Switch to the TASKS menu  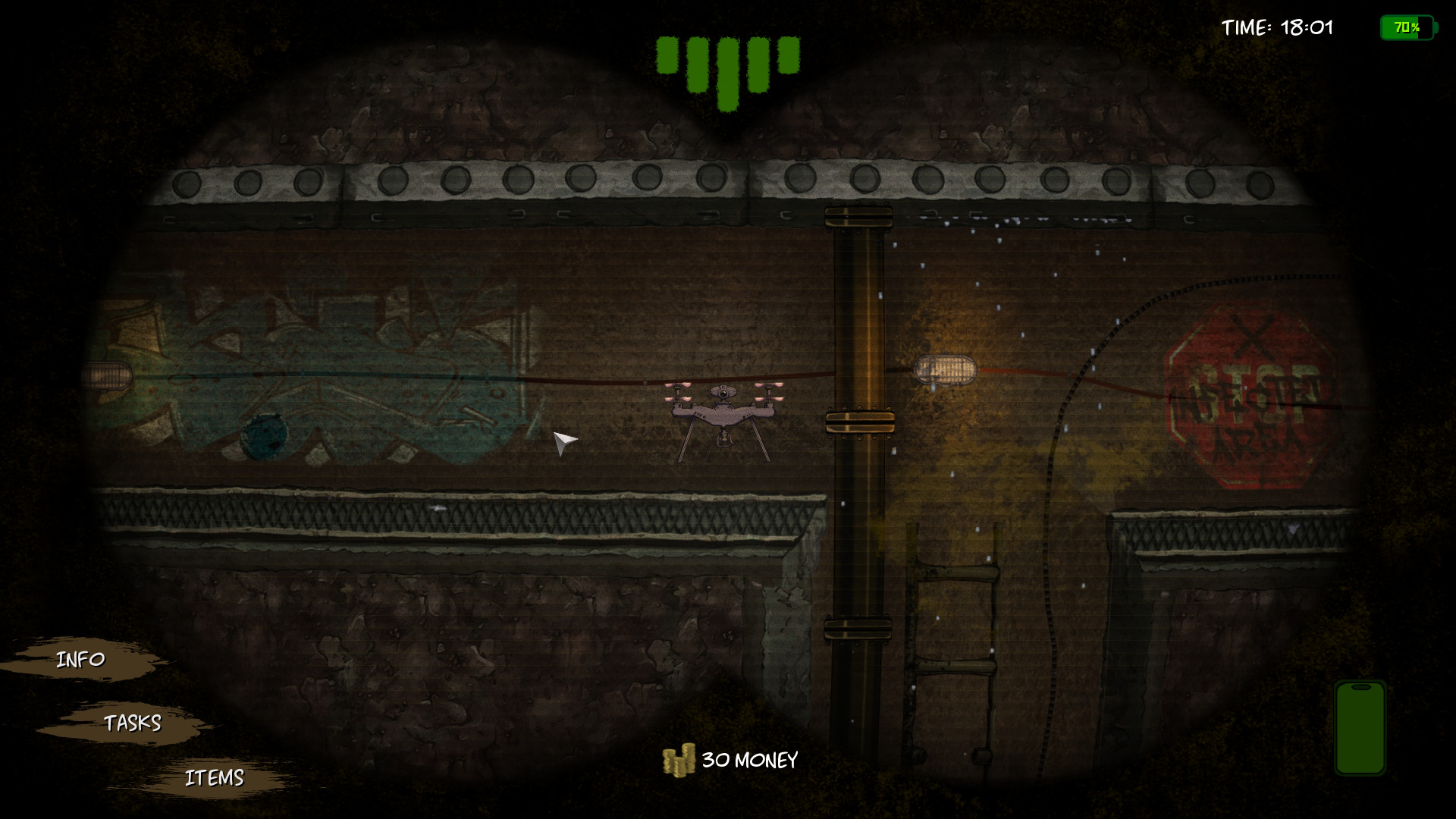pyautogui.click(x=133, y=724)
